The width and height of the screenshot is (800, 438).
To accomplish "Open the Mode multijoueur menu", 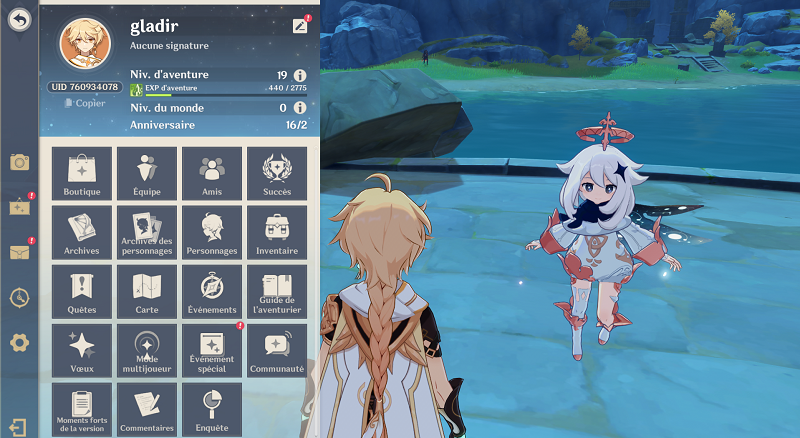I will point(147,351).
